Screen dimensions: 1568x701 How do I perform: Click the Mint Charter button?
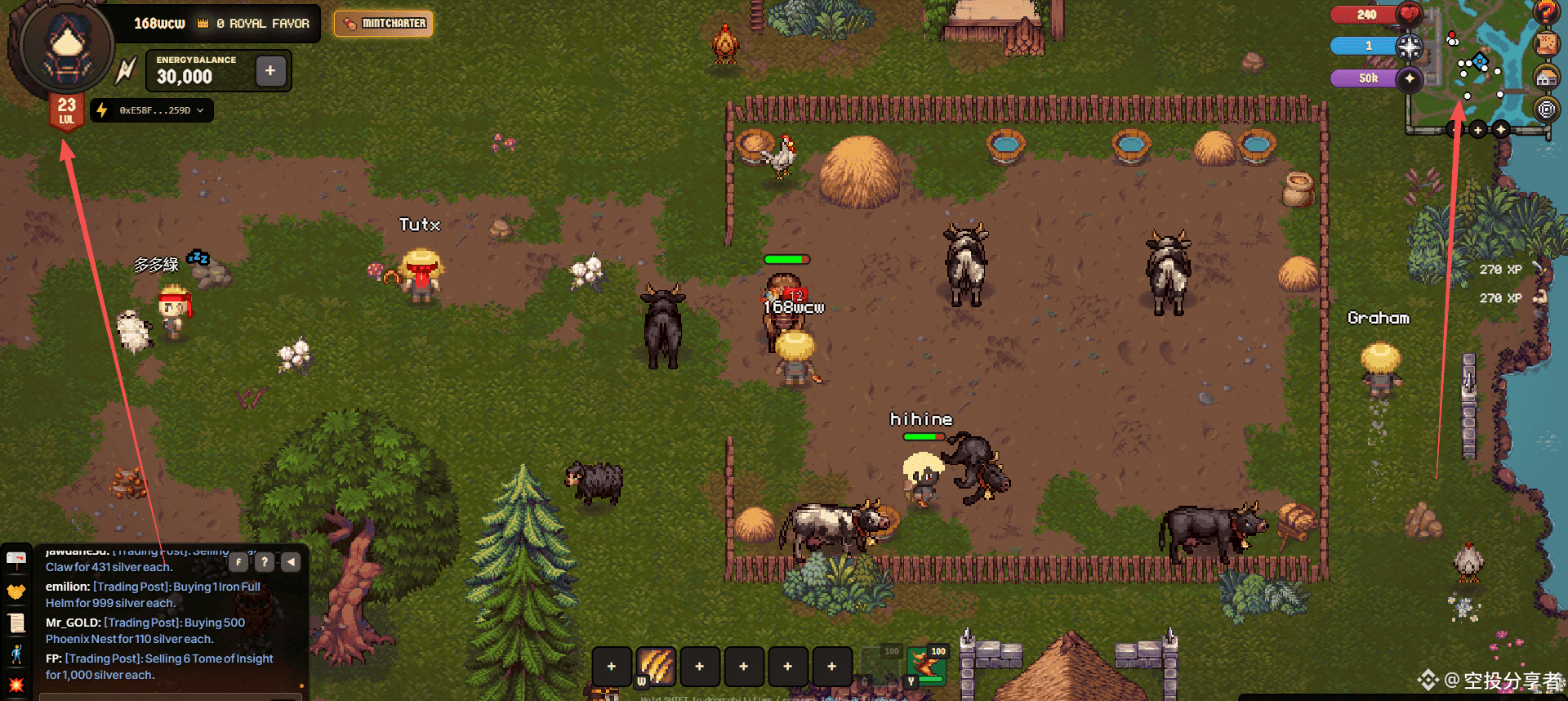[384, 24]
